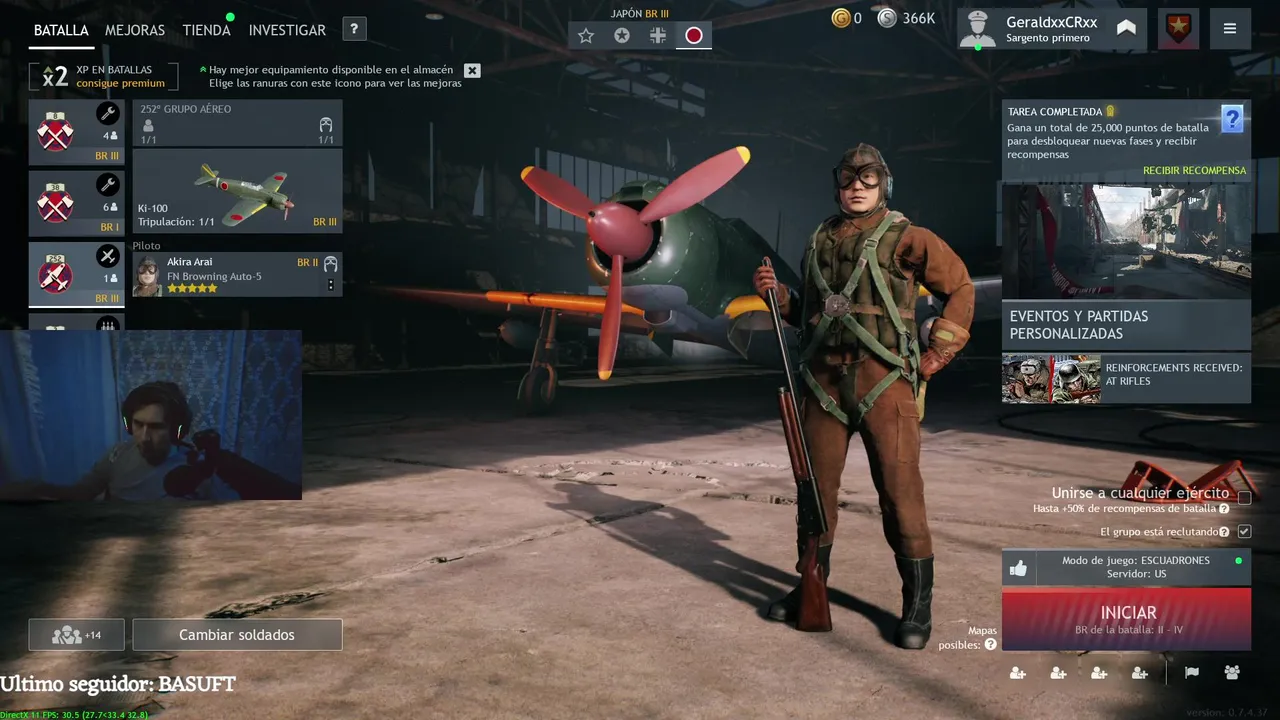The height and width of the screenshot is (720, 1280).
Task: Switch to the MEJORAS tab
Action: (x=135, y=30)
